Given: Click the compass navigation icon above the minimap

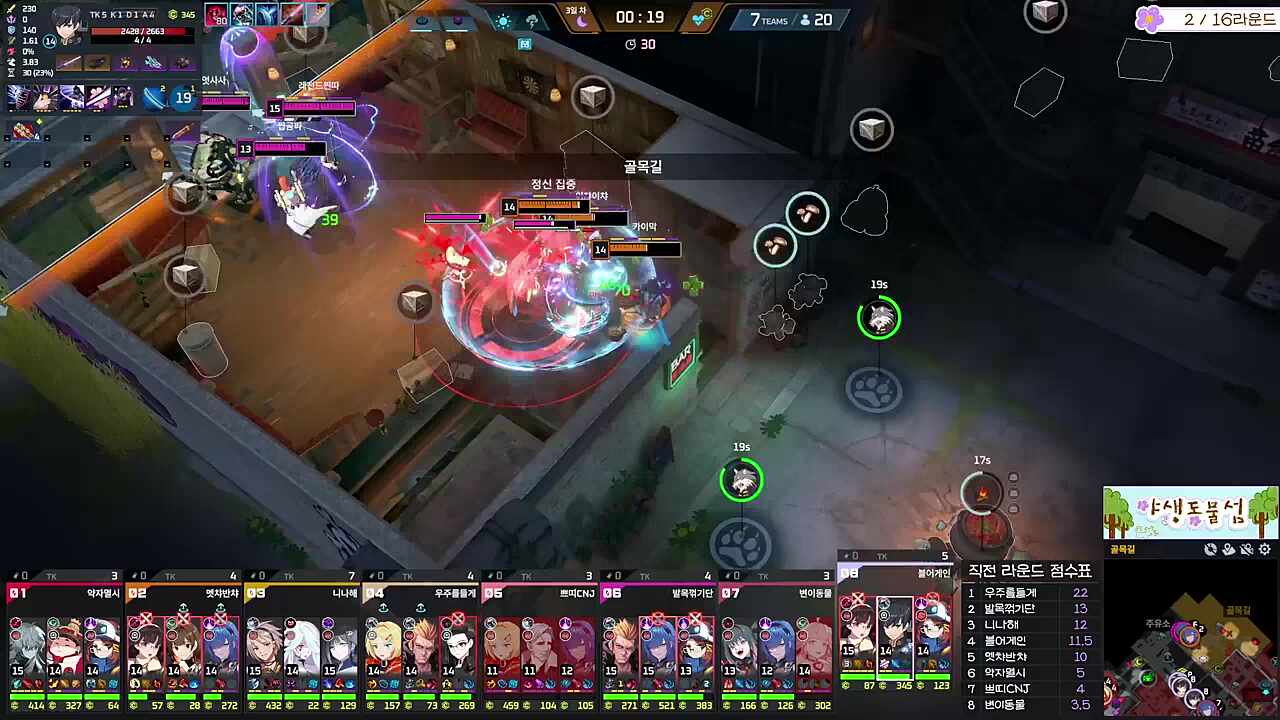Looking at the screenshot, I should (x=1211, y=549).
